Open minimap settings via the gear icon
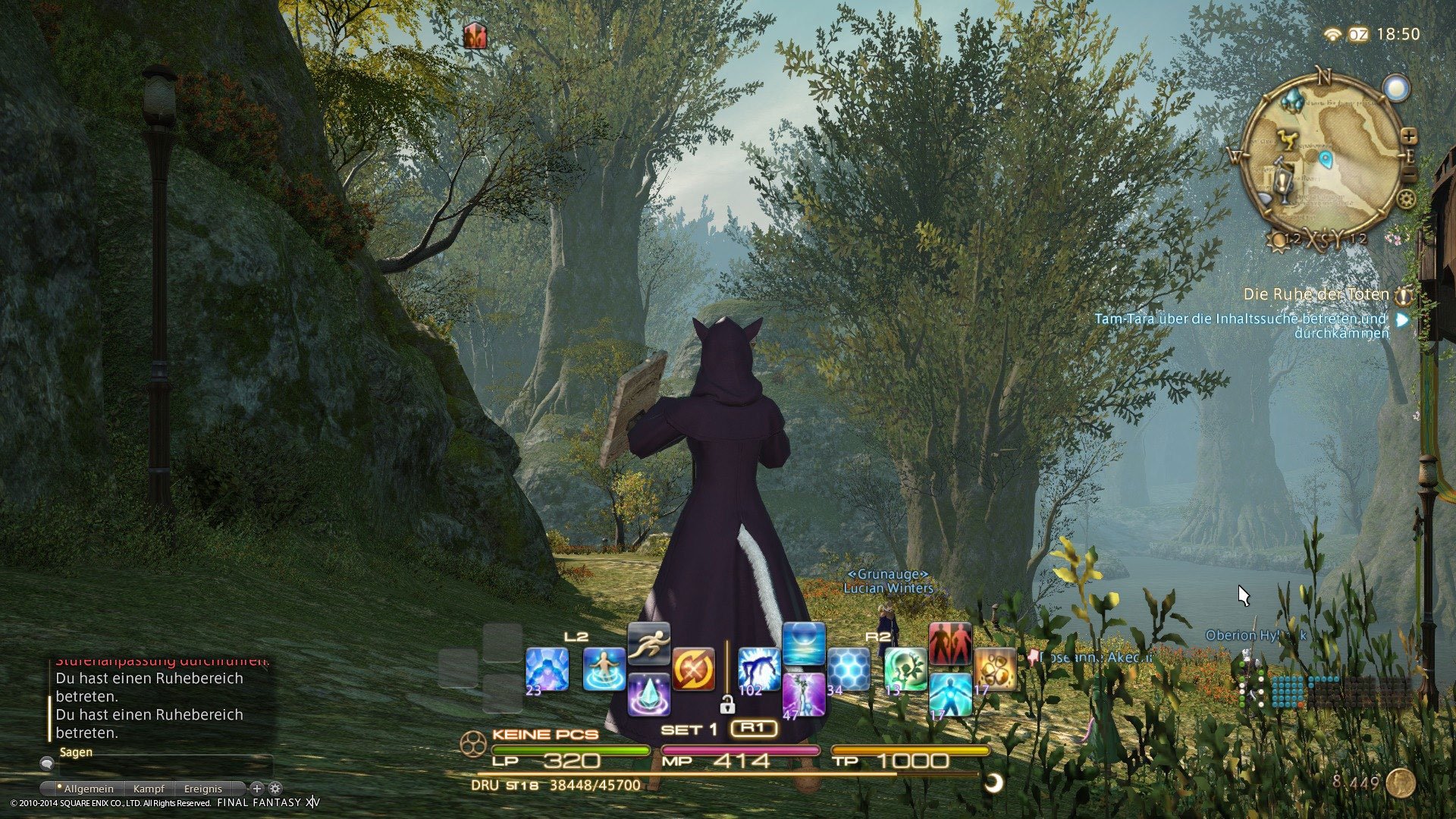Image resolution: width=1456 pixels, height=819 pixels. (1405, 199)
